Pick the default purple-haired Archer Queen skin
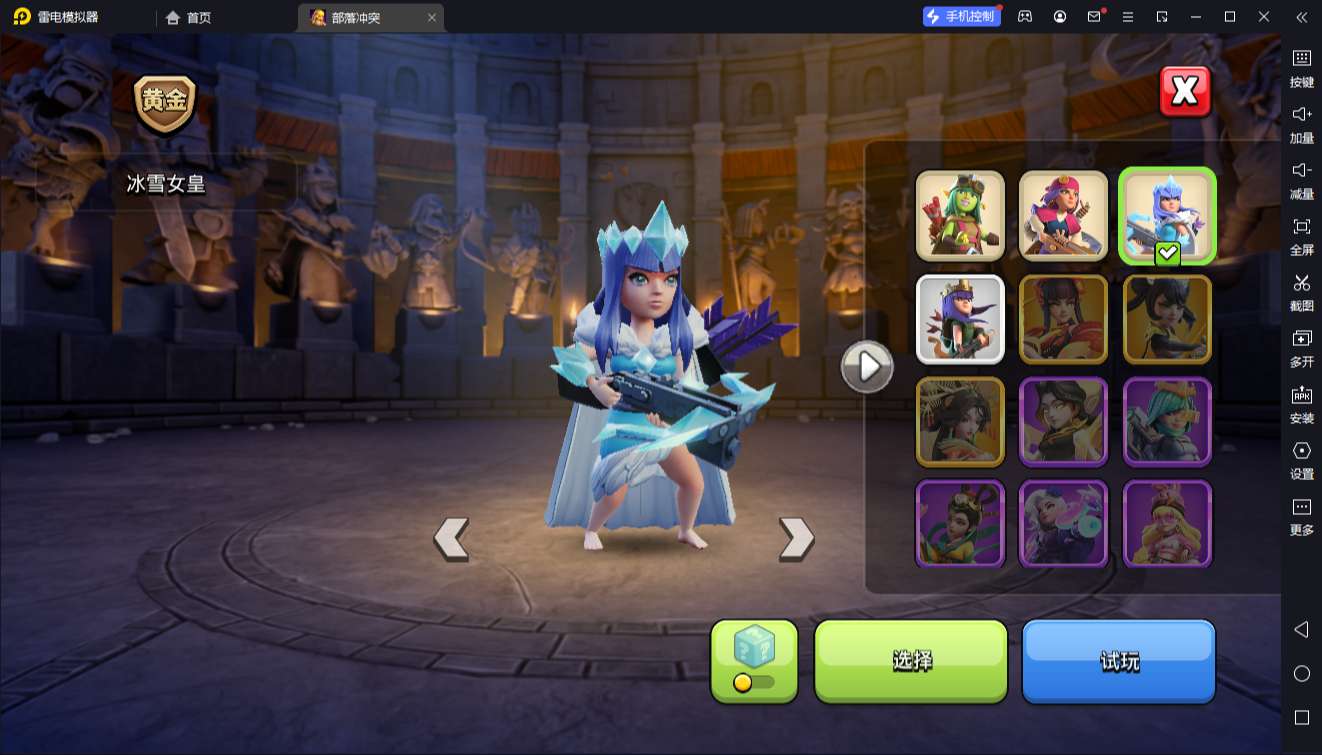This screenshot has width=1322, height=755. [x=960, y=319]
